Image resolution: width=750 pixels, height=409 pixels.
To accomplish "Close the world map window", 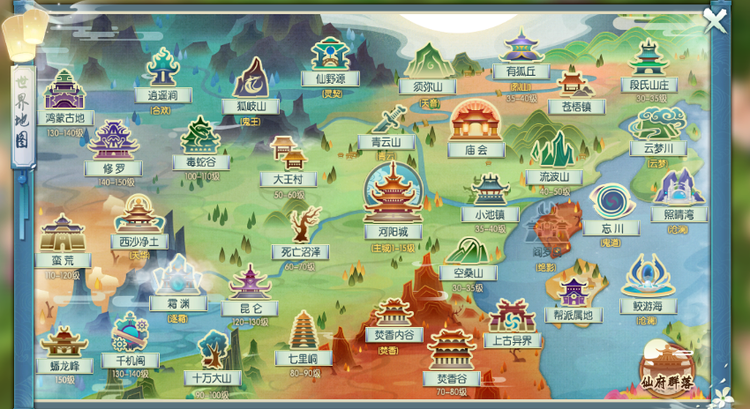I will click(x=714, y=20).
